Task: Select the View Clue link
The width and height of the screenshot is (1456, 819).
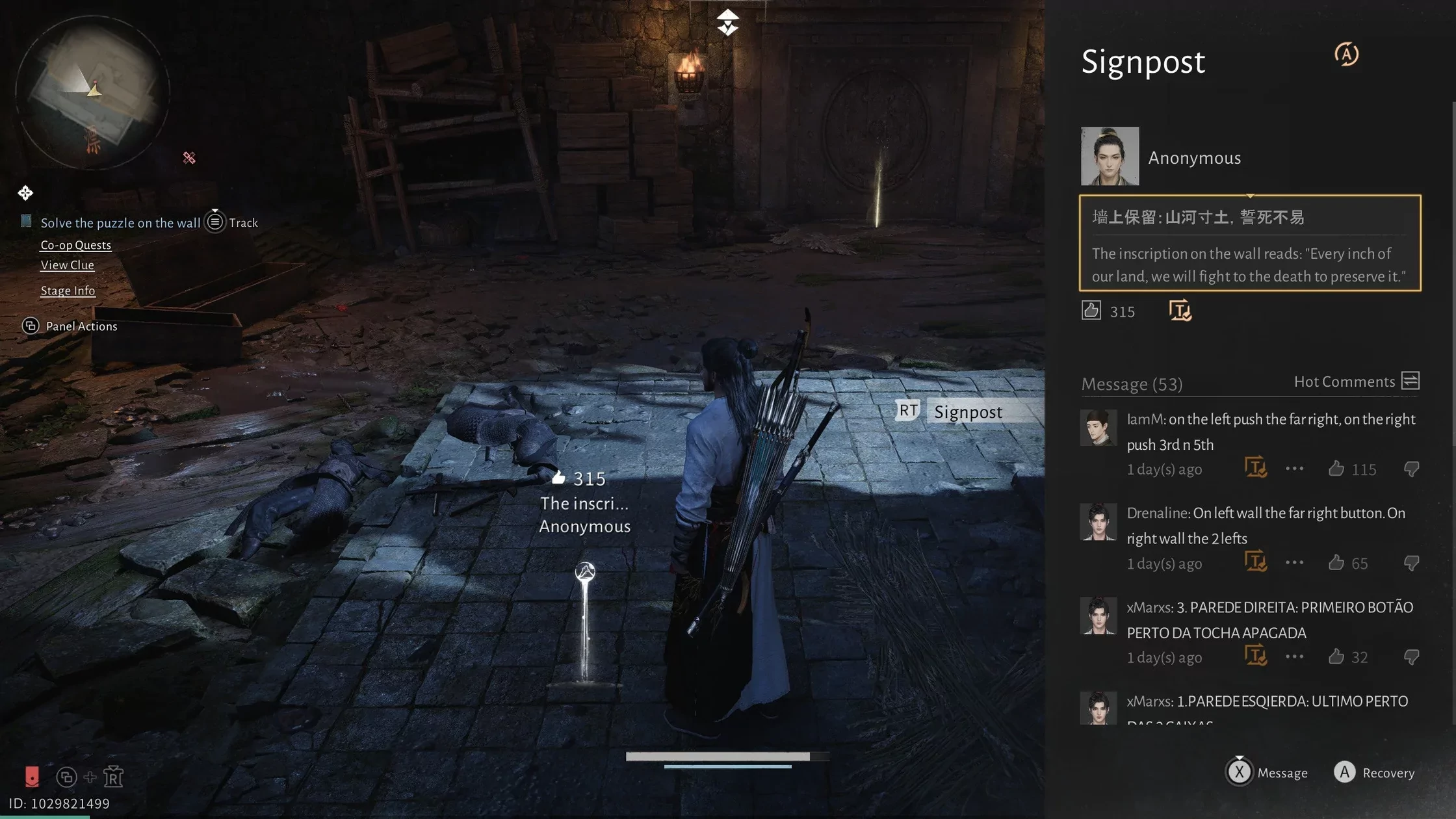Action: 67,265
